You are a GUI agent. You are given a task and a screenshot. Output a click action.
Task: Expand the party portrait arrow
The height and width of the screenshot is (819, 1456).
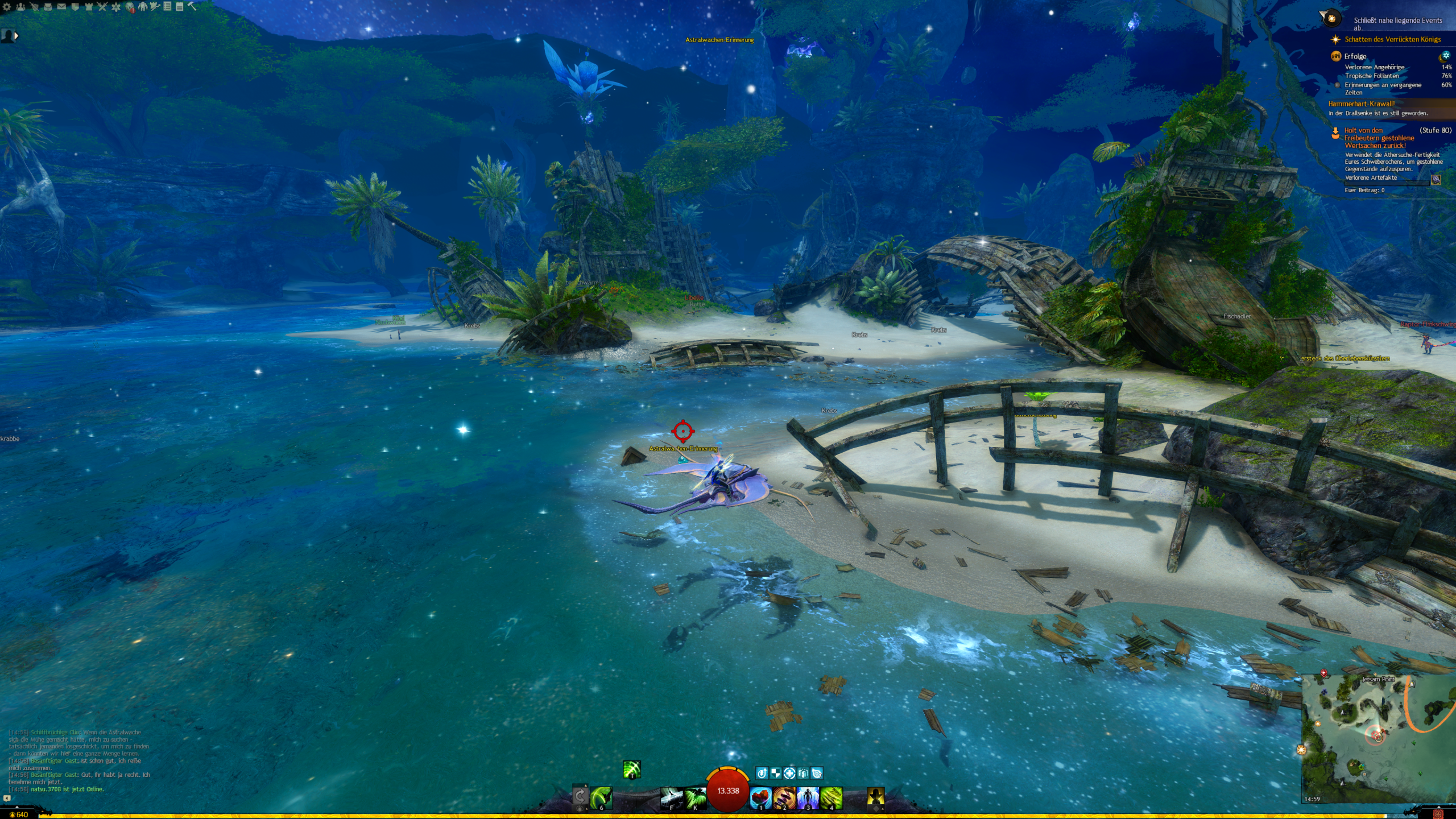pyautogui.click(x=16, y=36)
